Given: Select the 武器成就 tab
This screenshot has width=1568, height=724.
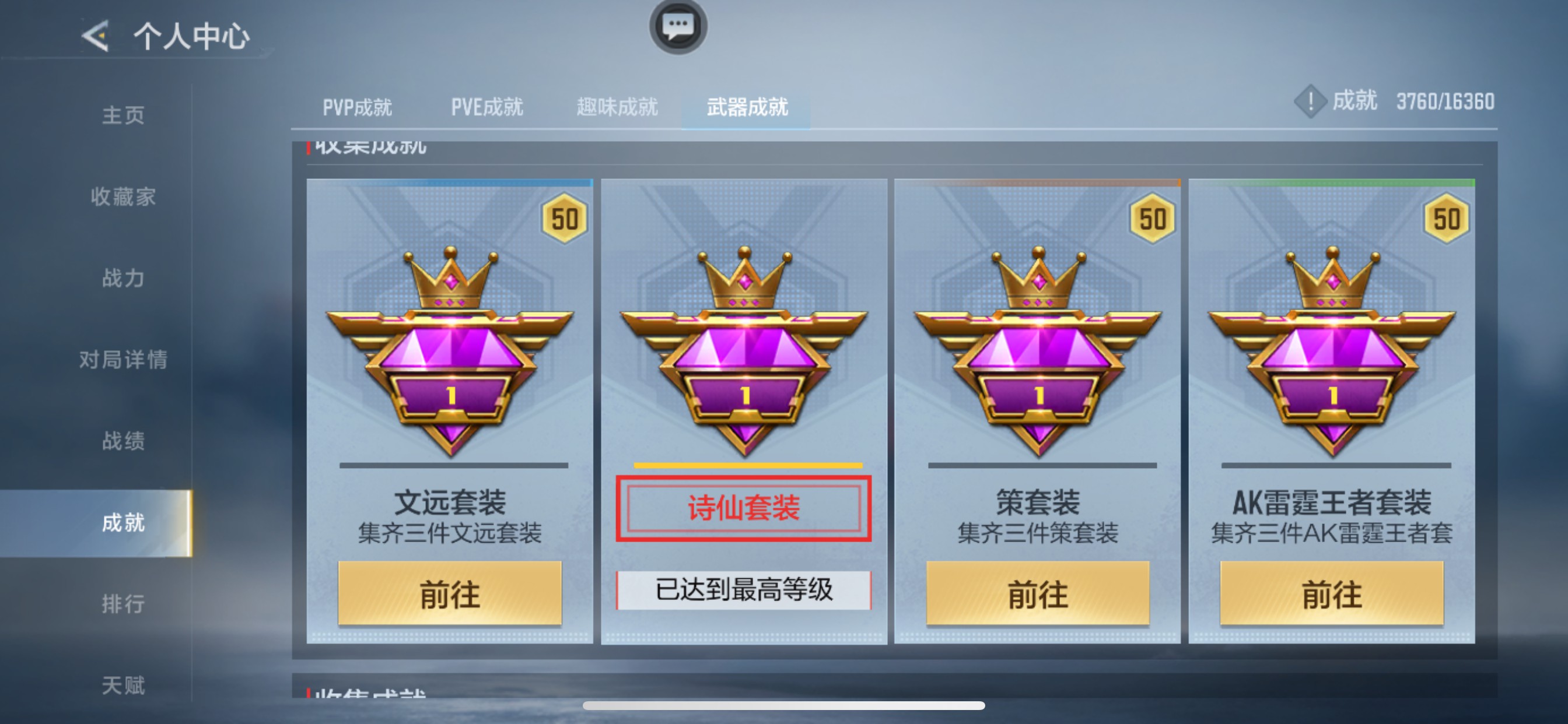Looking at the screenshot, I should coord(747,107).
